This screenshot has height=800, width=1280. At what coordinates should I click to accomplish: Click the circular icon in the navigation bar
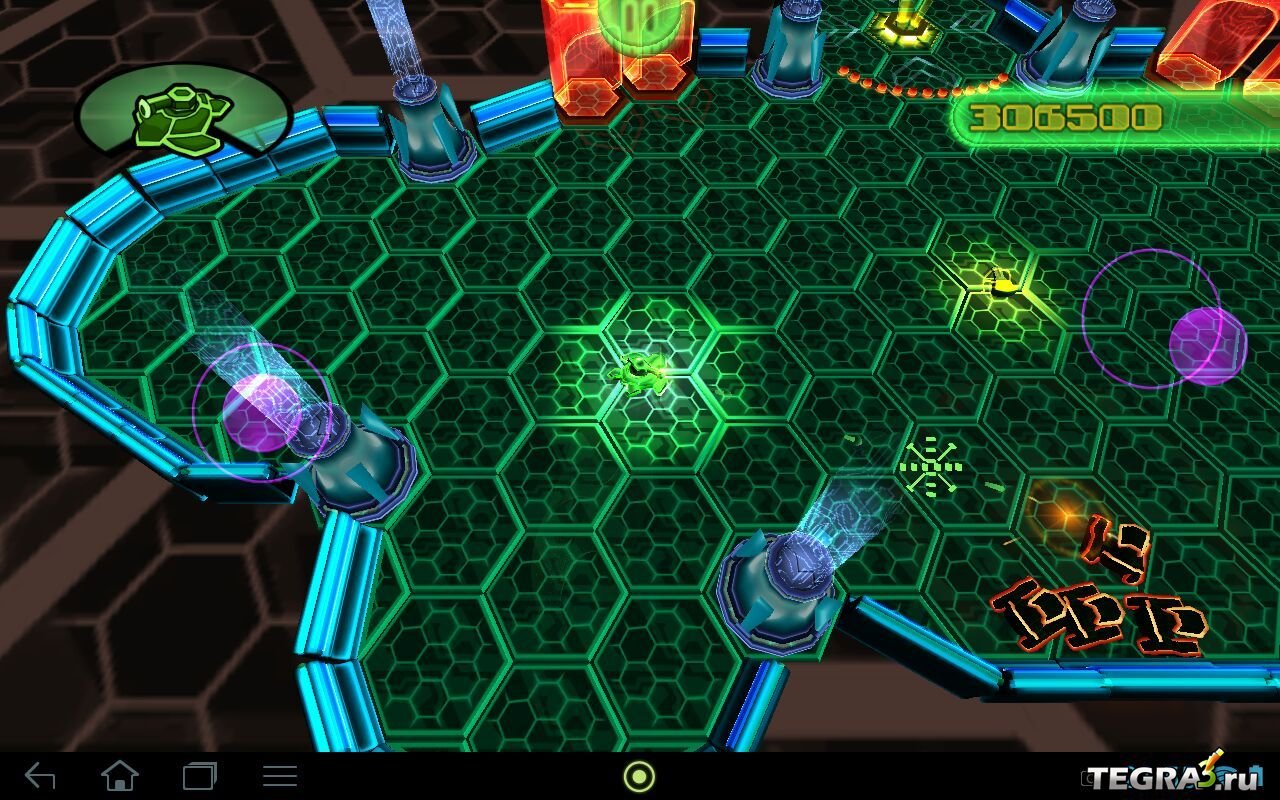point(639,776)
